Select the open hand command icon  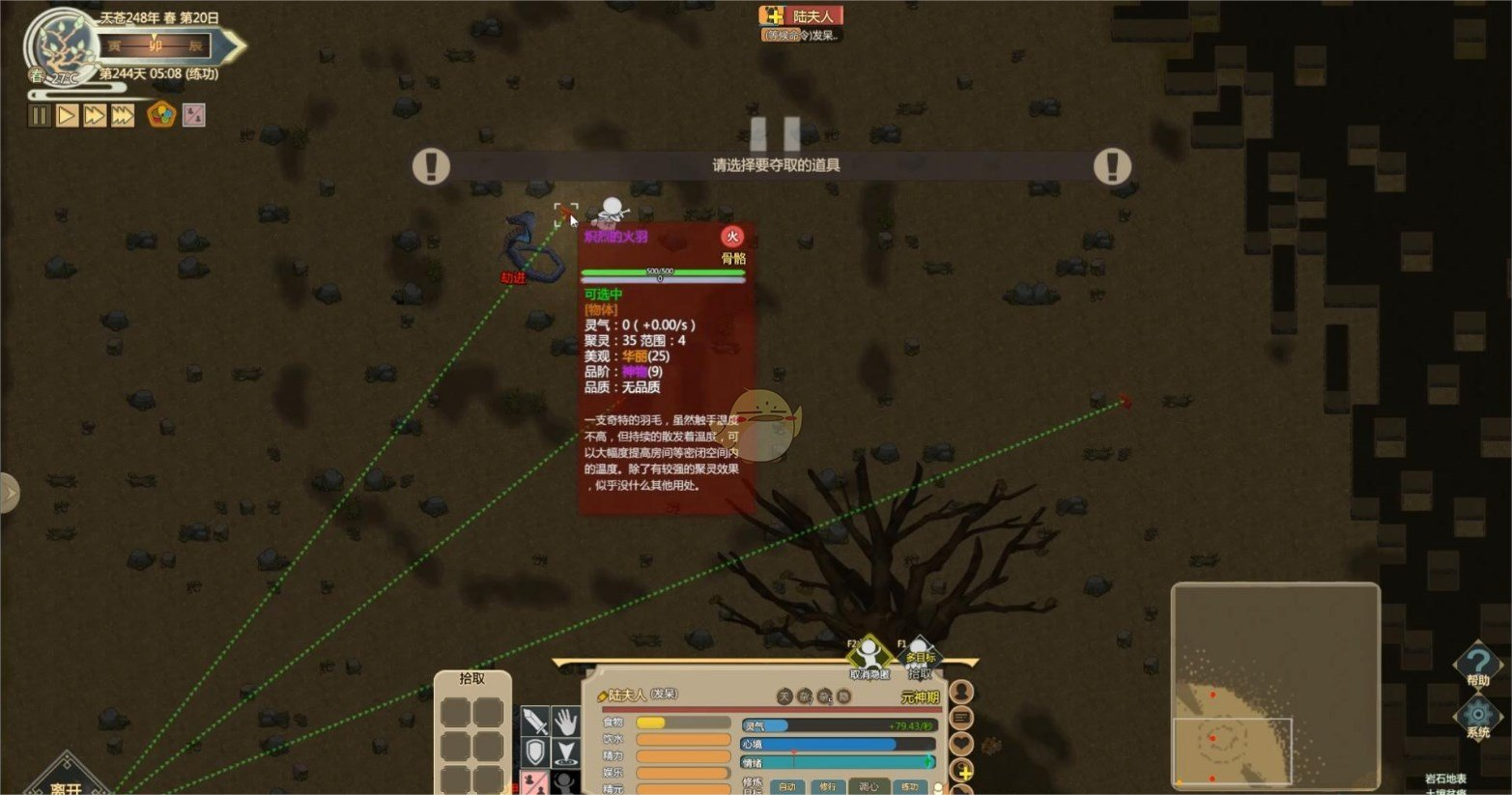[566, 722]
